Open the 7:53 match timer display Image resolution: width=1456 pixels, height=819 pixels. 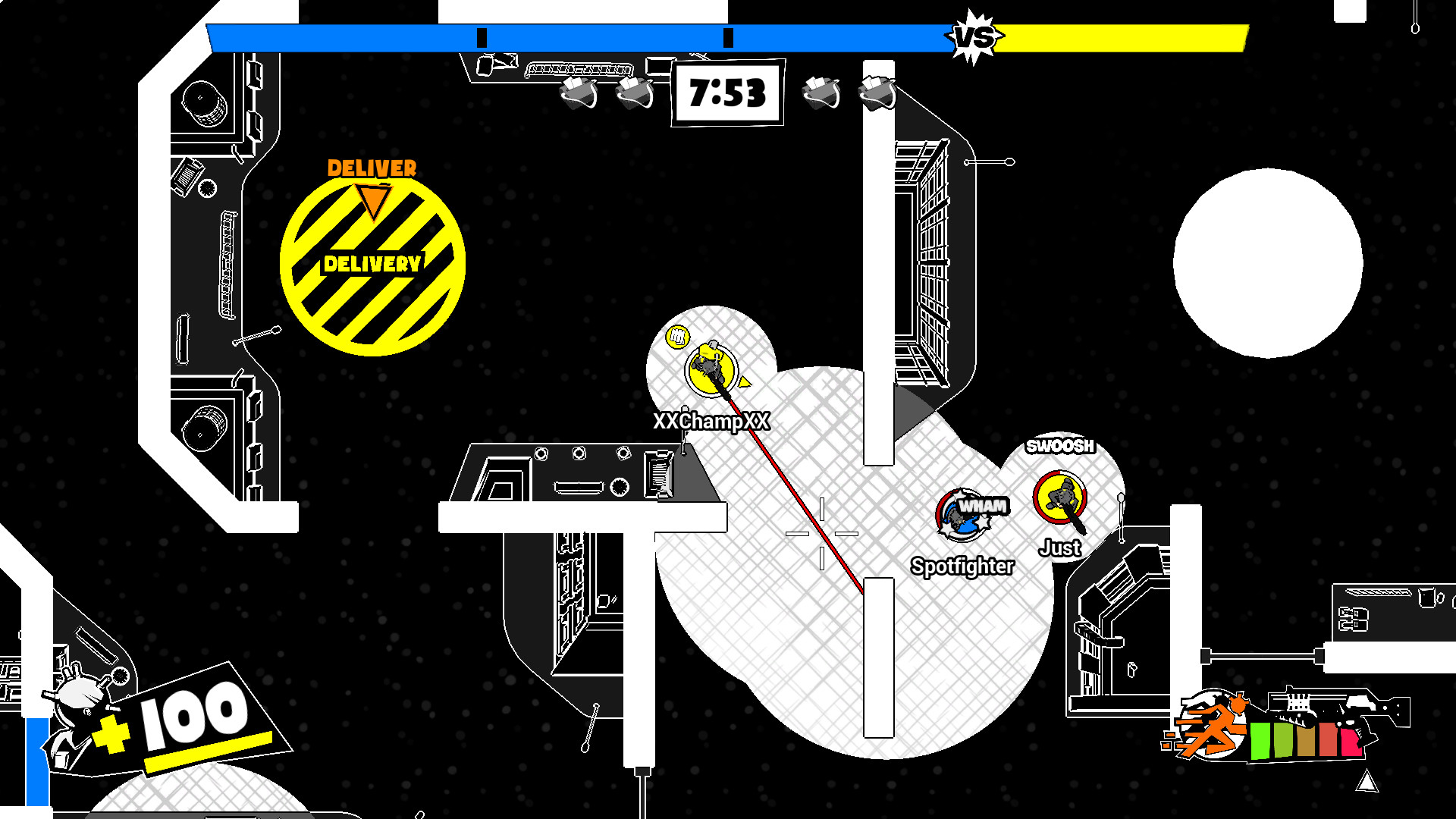pyautogui.click(x=726, y=94)
